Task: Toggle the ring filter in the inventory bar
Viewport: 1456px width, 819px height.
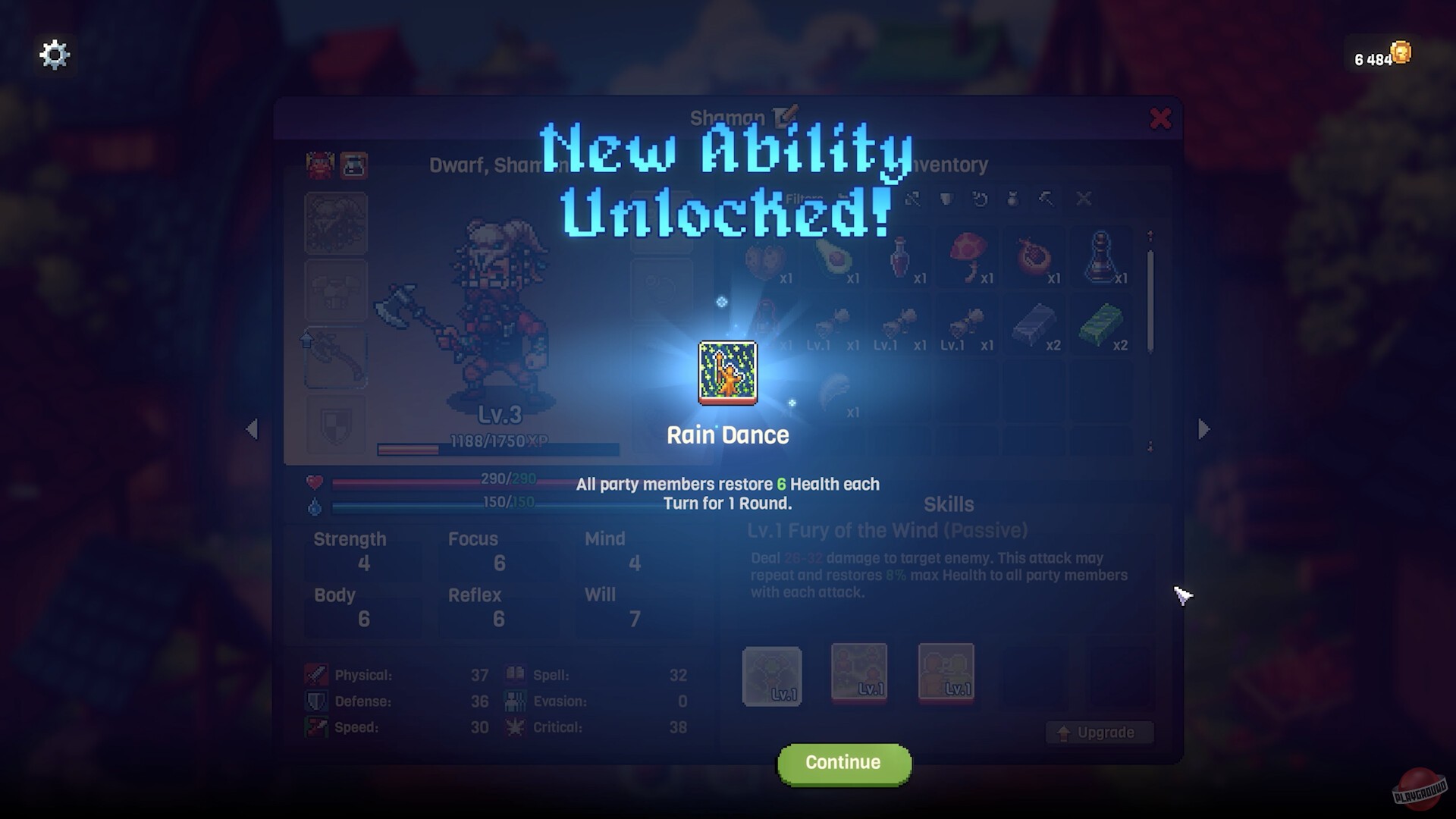Action: coord(979,199)
